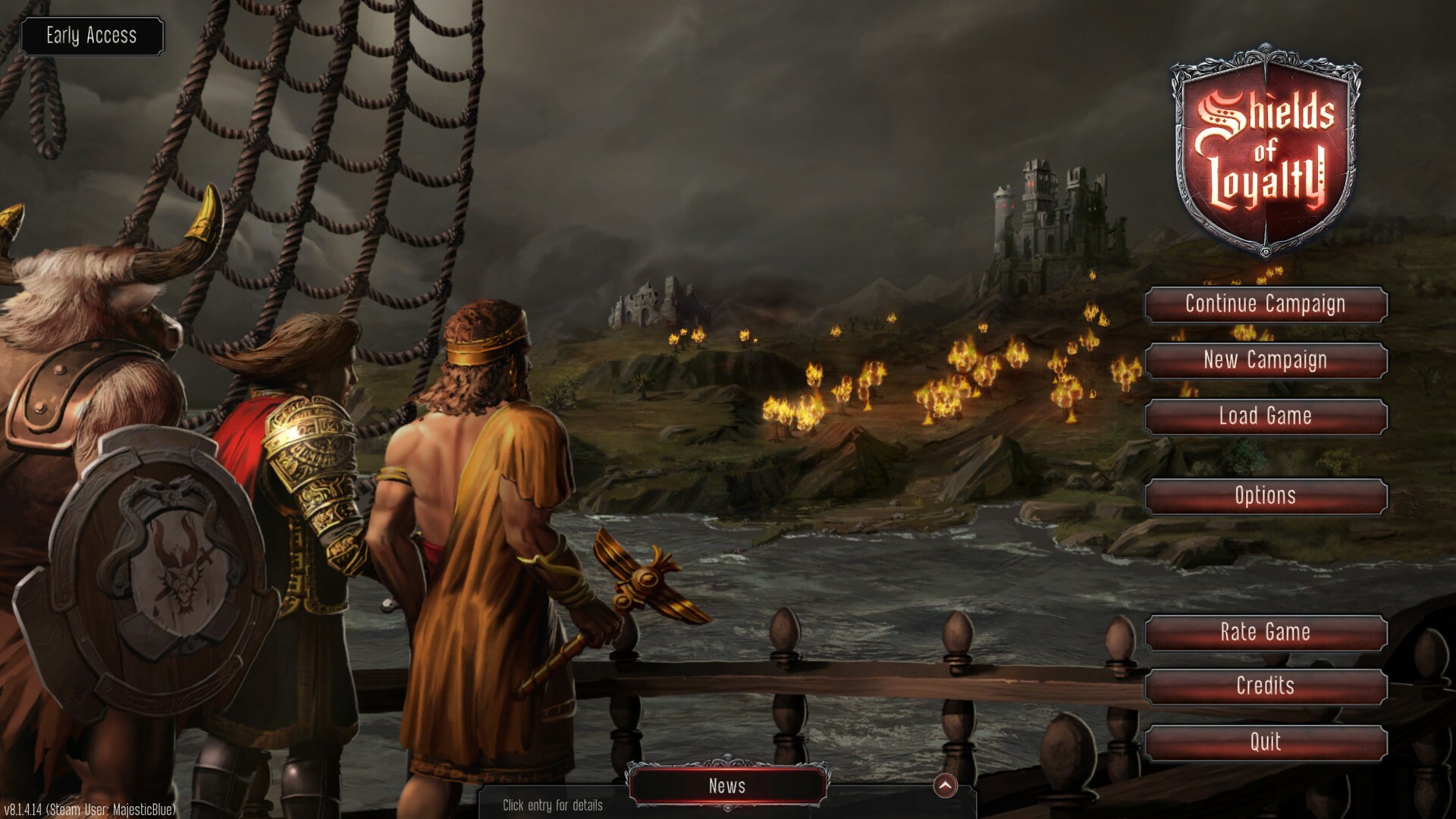Expand the news panel with the arrow
Viewport: 1456px width, 819px height.
point(945,786)
